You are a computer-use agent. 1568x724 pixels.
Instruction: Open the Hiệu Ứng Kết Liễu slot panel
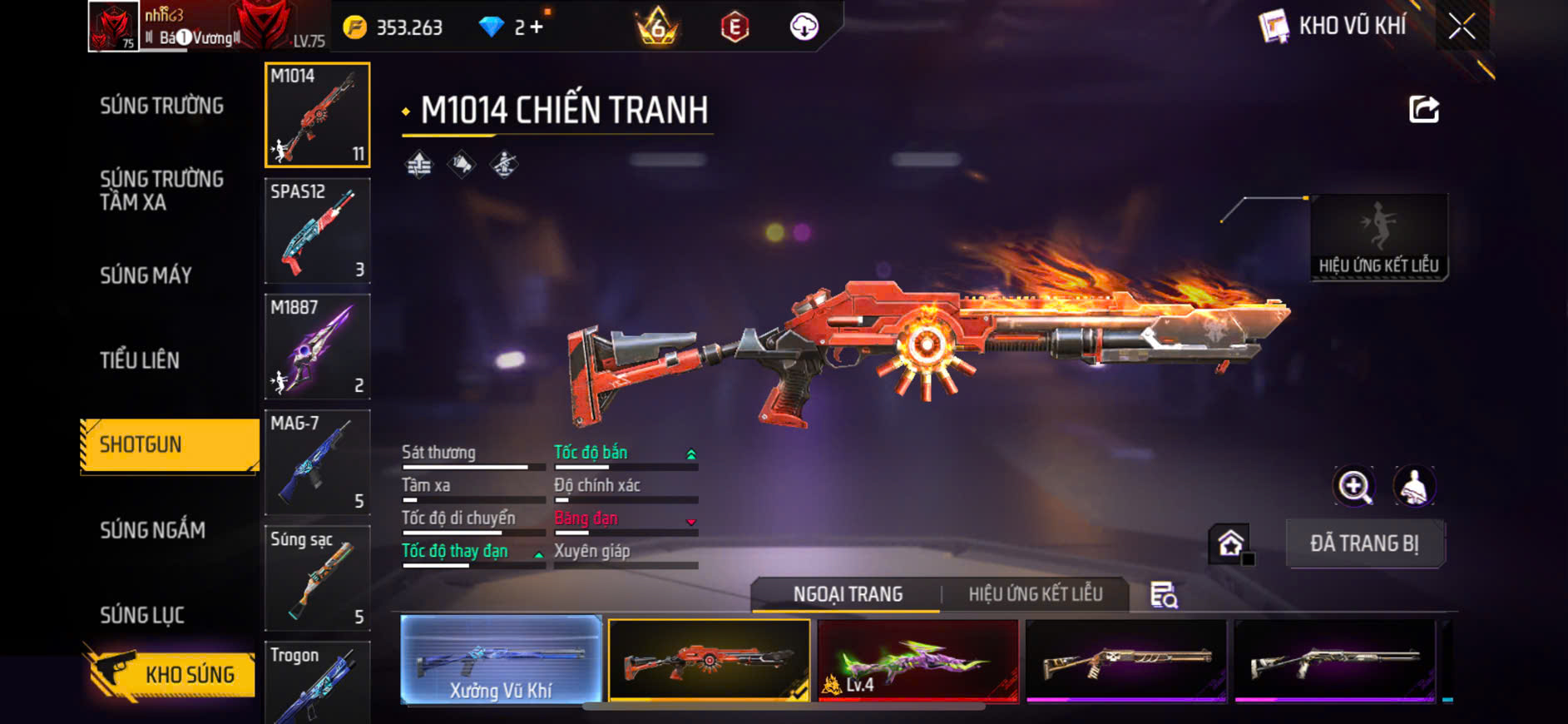point(1378,238)
